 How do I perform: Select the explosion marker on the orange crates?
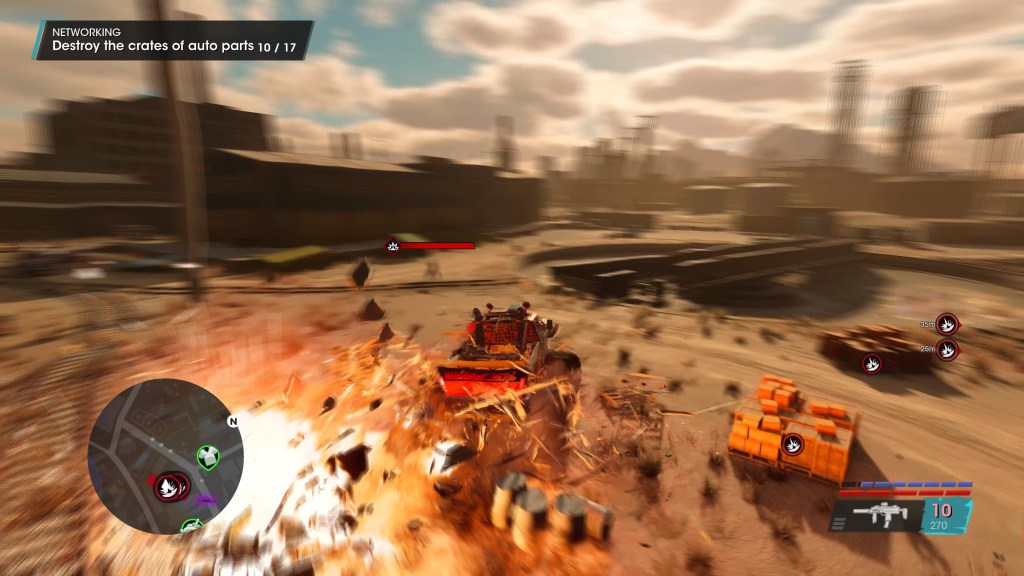pos(793,443)
